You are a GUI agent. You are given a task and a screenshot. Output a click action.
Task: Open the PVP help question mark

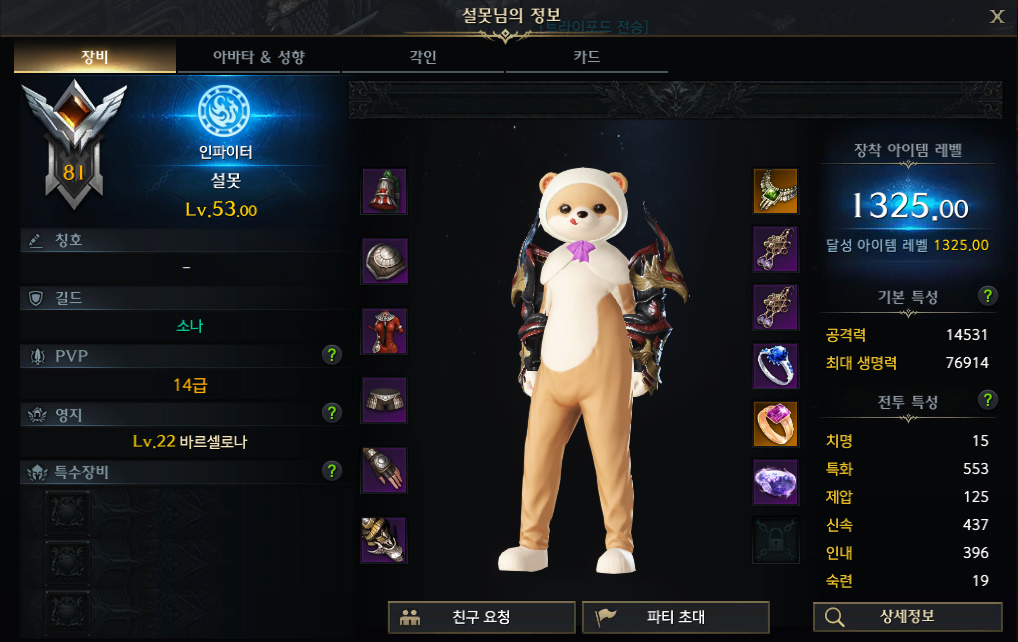[333, 354]
